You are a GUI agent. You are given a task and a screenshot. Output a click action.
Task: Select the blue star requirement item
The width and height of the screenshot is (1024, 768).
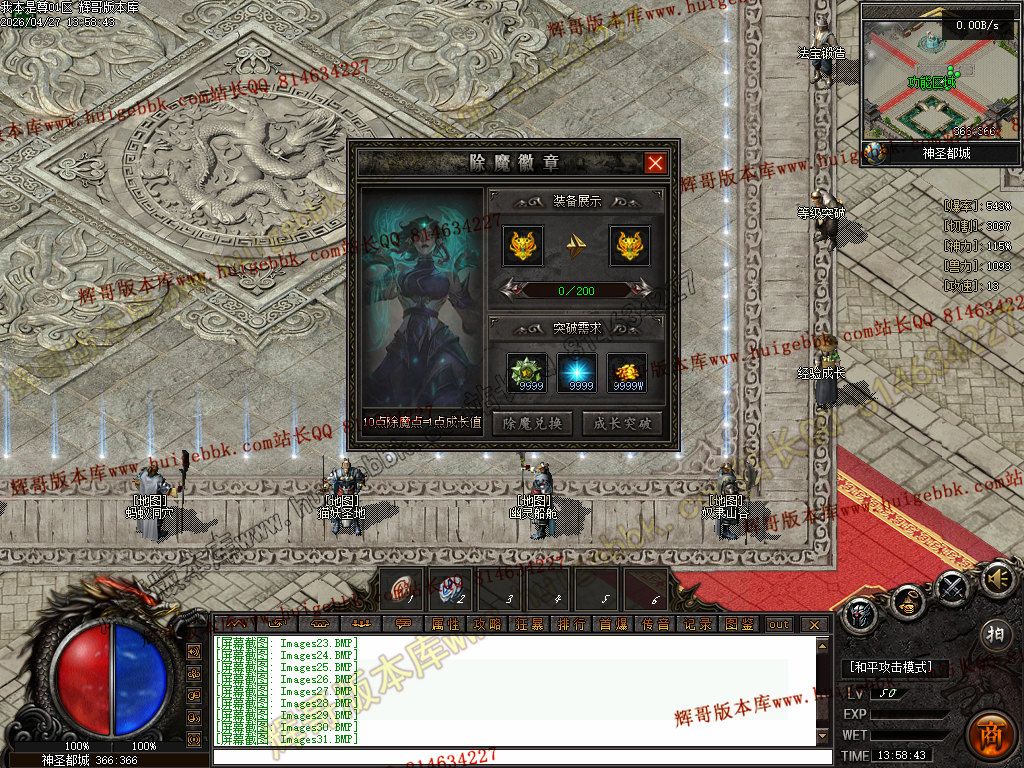click(x=577, y=372)
